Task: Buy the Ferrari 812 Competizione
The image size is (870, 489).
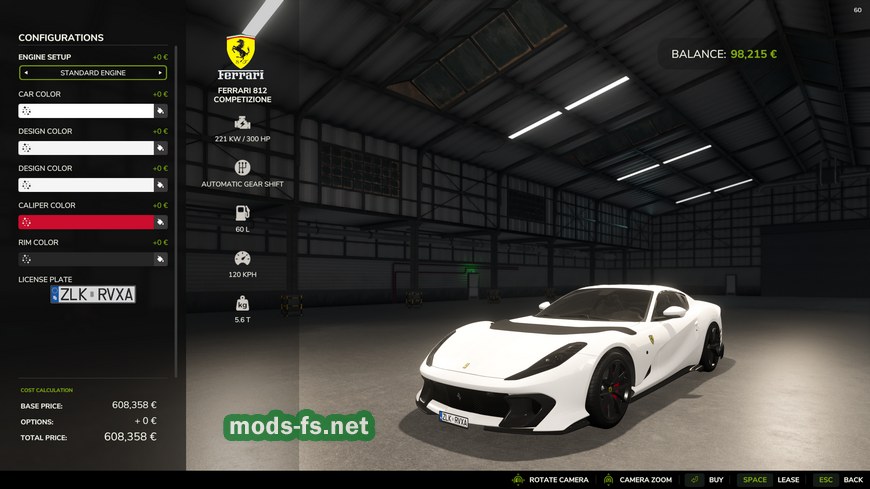Action: [705, 480]
